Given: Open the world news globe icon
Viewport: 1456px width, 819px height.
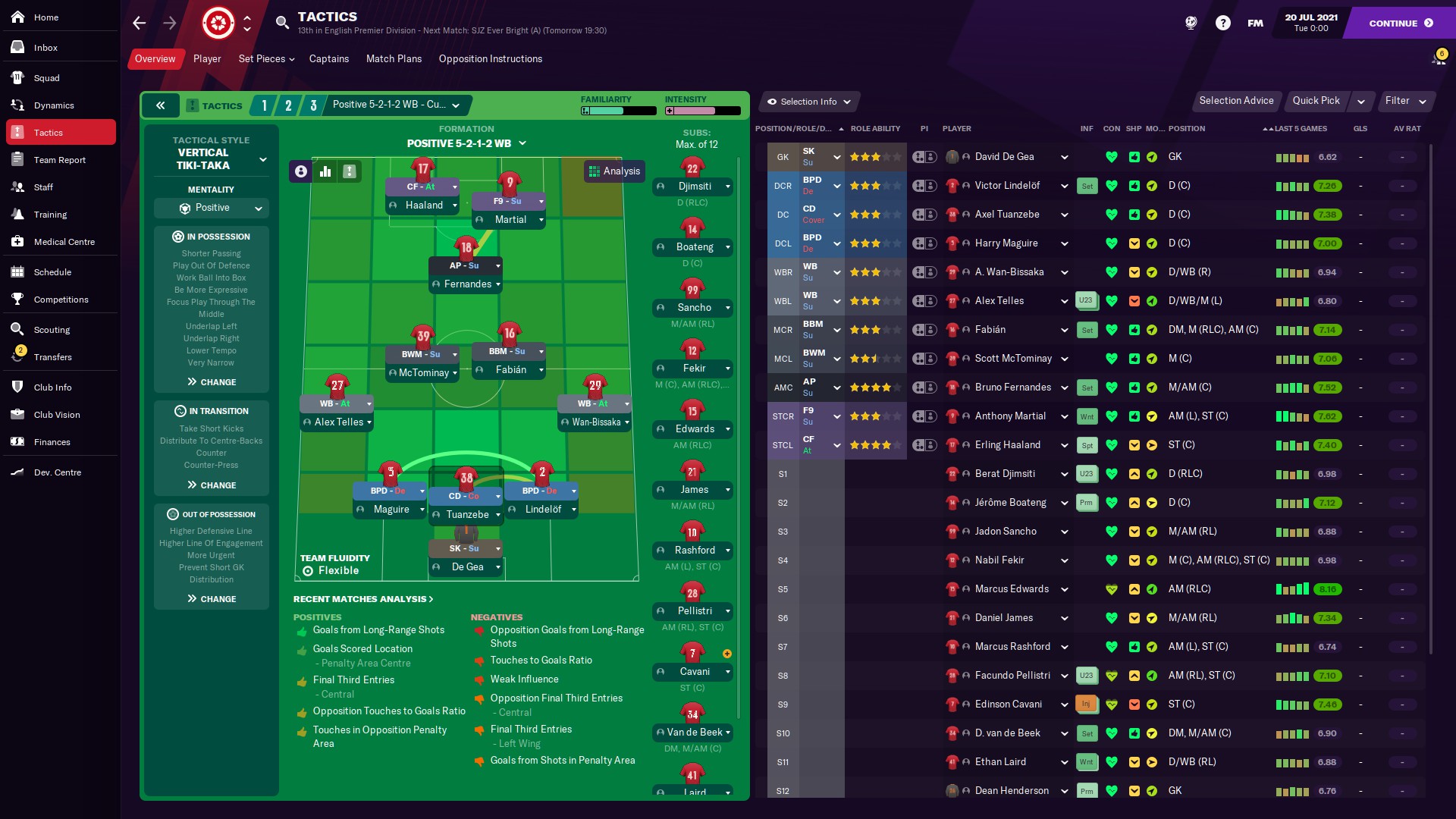Looking at the screenshot, I should pos(1191,23).
